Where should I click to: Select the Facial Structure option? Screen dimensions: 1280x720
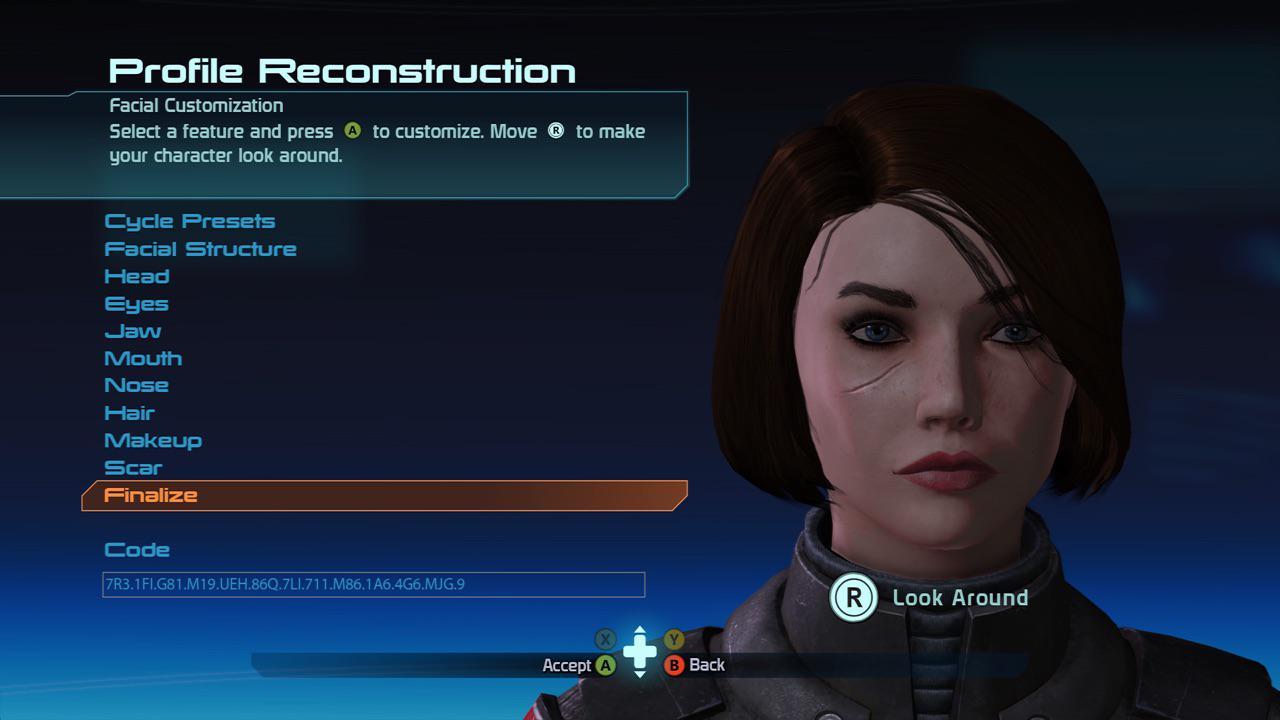pos(200,249)
